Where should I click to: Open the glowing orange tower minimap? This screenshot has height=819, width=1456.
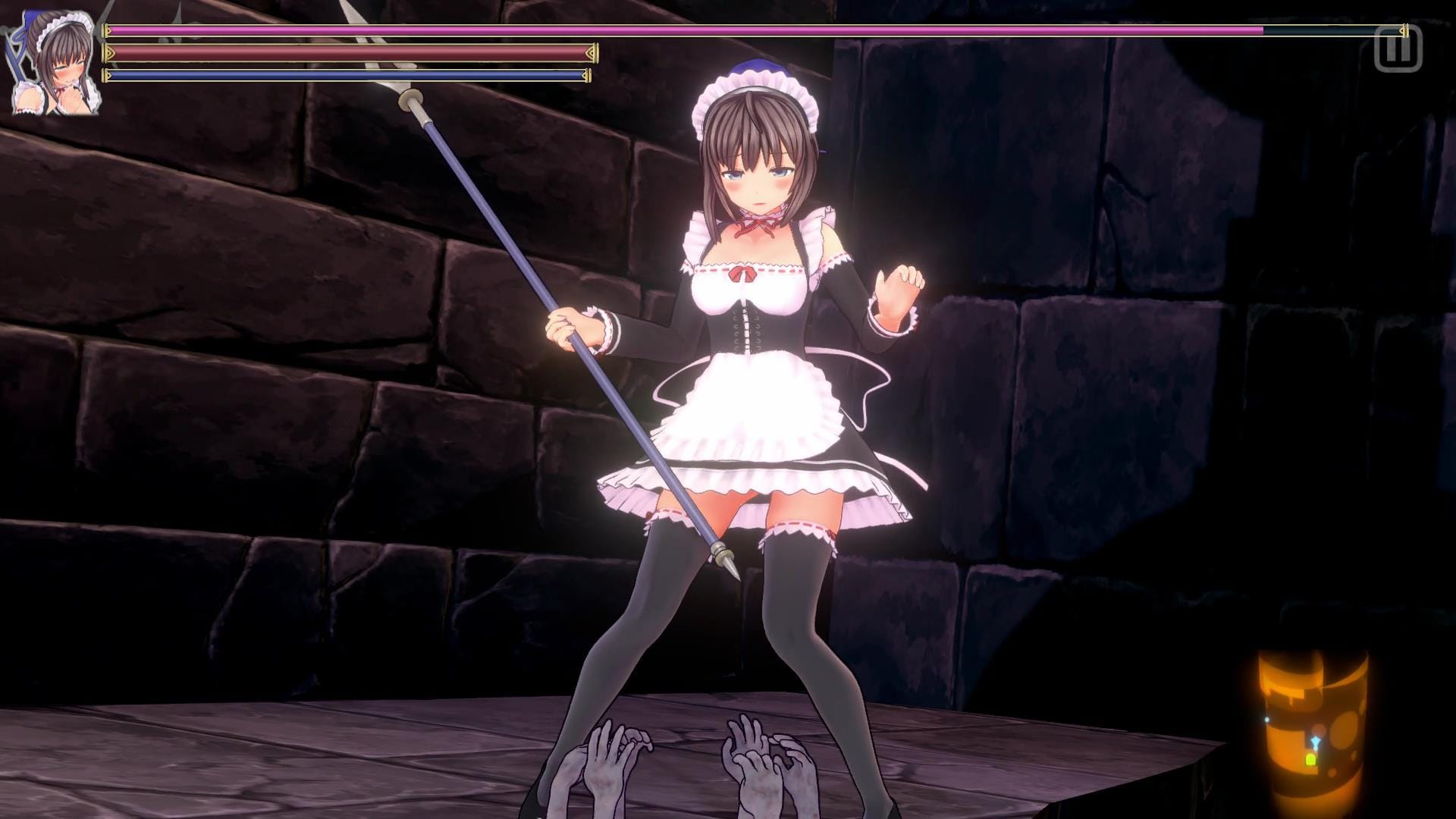(x=1312, y=730)
